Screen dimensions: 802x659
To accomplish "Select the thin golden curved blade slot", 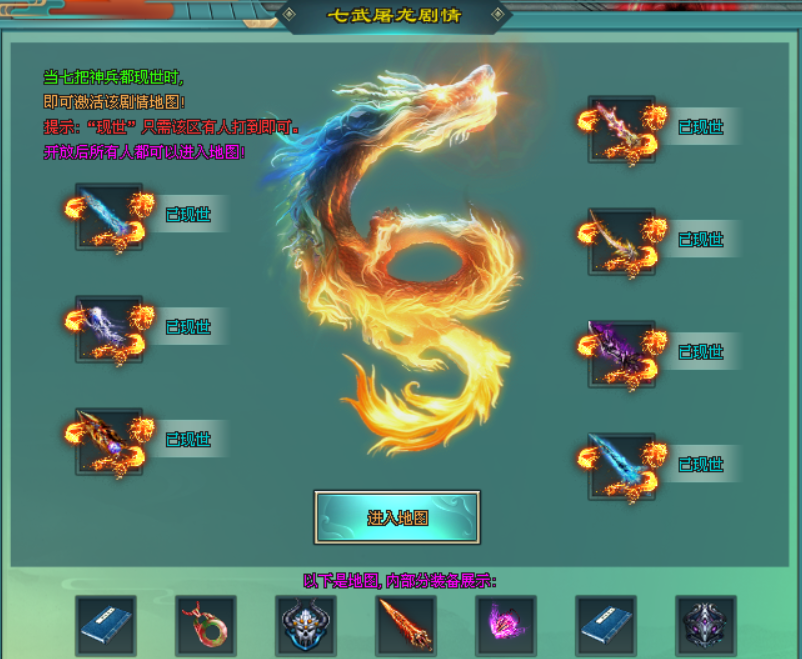I will [x=621, y=241].
